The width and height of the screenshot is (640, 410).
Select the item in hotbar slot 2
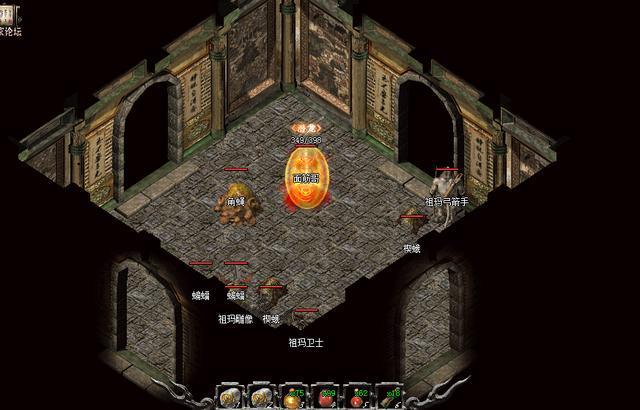click(x=261, y=396)
